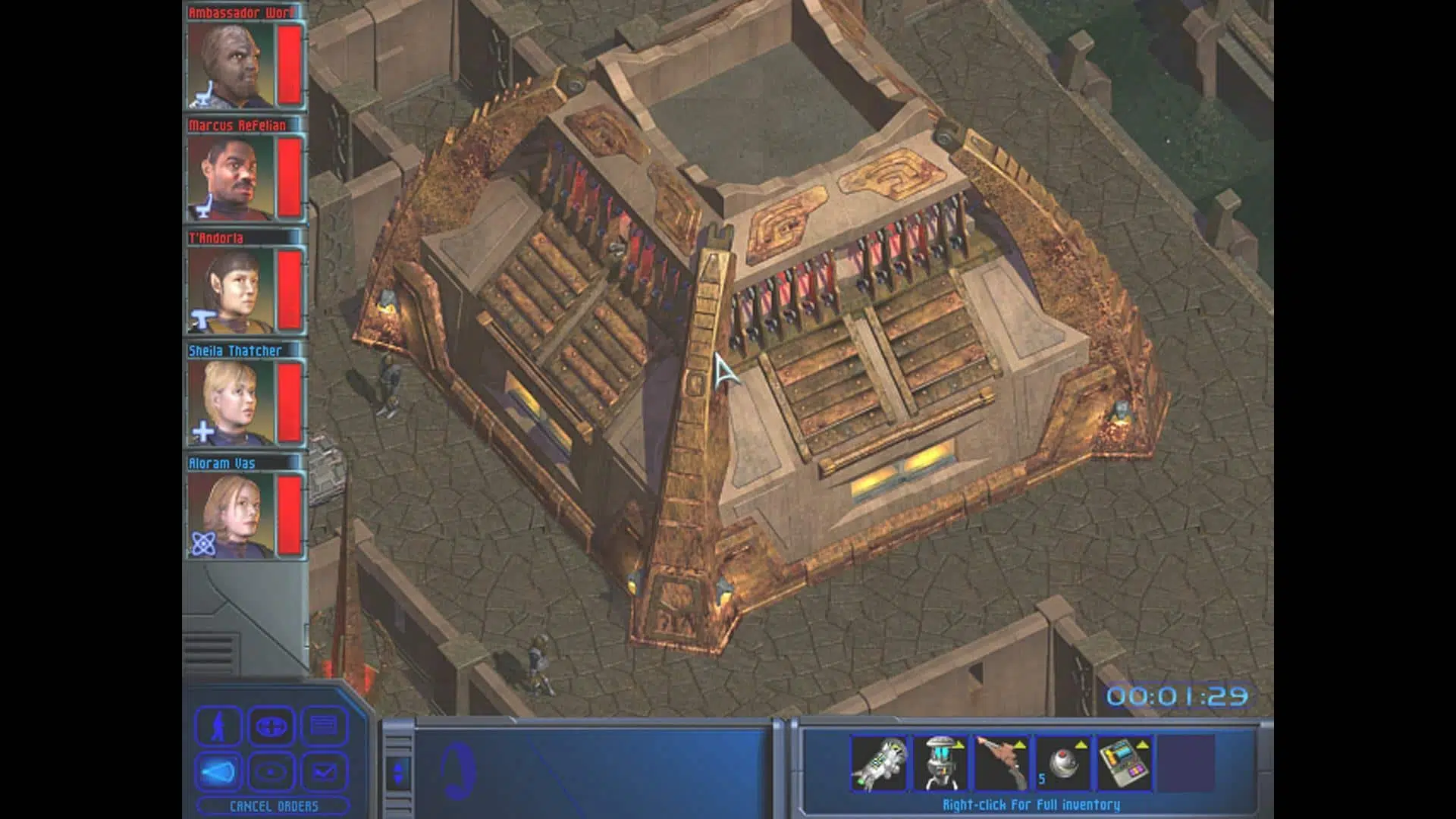Screen dimensions: 1456x819
Task: Select Ambassador Worf's portrait
Action: coord(231,65)
